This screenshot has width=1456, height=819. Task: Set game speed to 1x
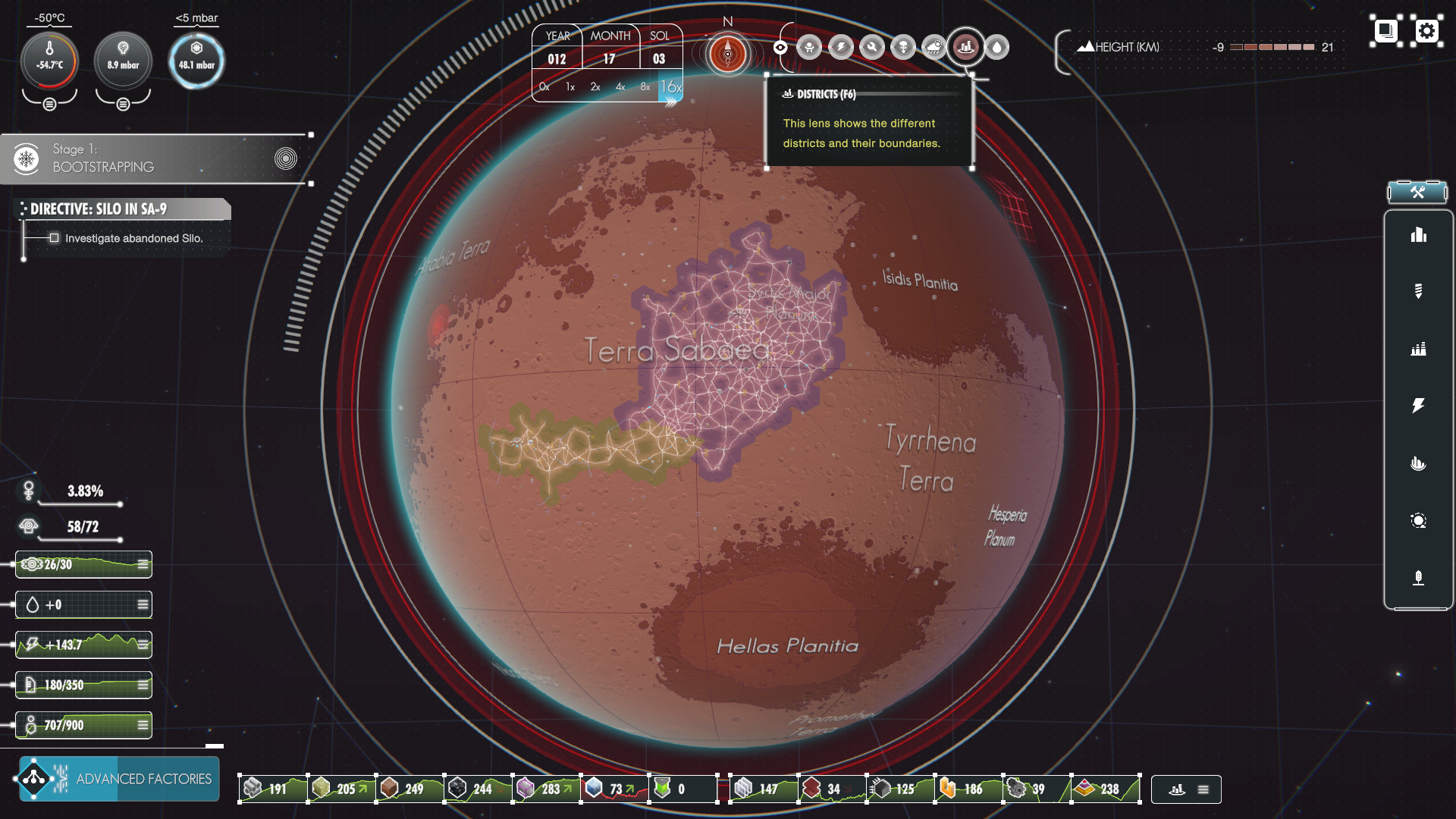tap(570, 87)
